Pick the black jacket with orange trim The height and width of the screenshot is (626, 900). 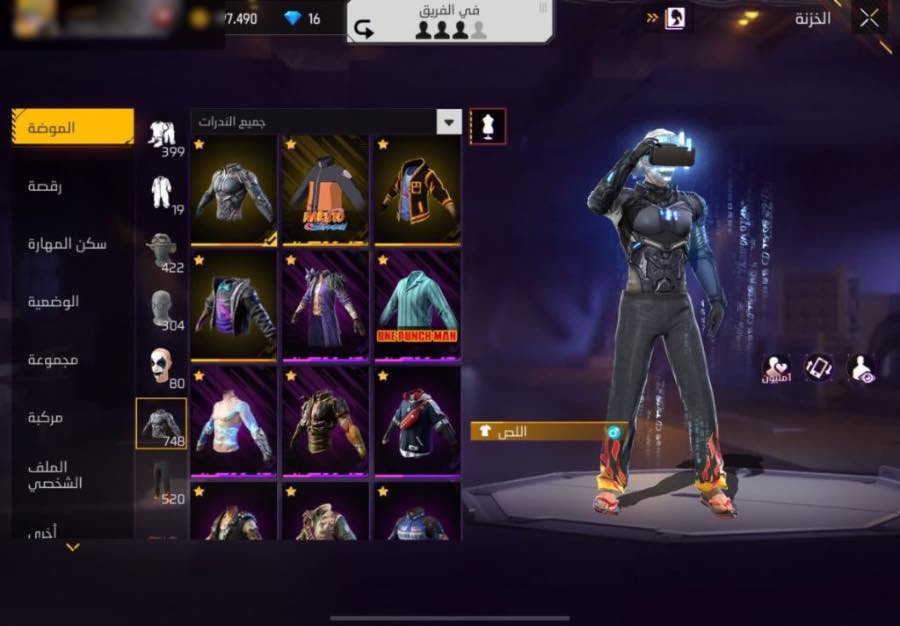click(x=417, y=190)
